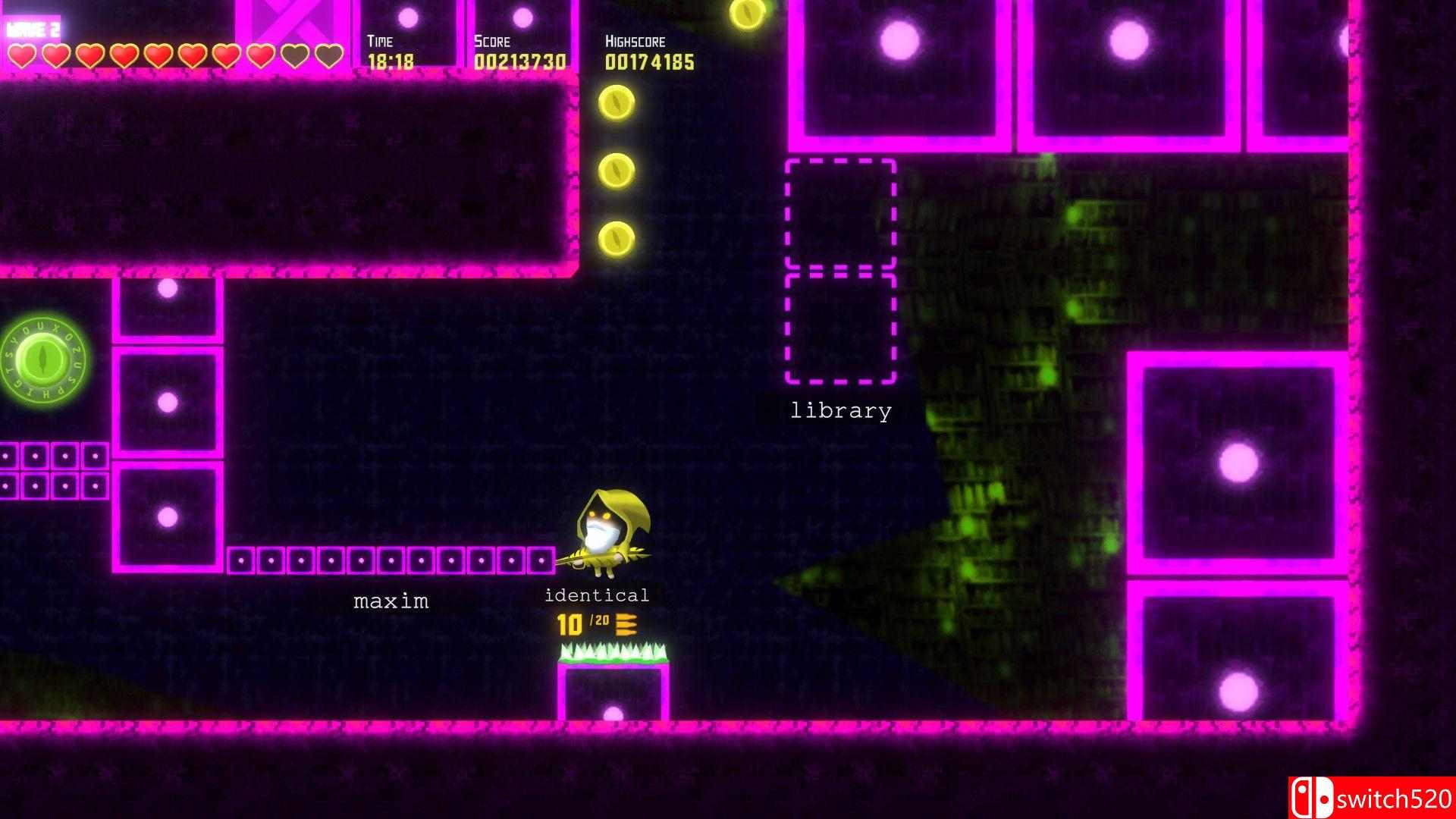Viewport: 1456px width, 819px height.
Task: Select the WAVE 2 banner
Action: click(x=34, y=29)
